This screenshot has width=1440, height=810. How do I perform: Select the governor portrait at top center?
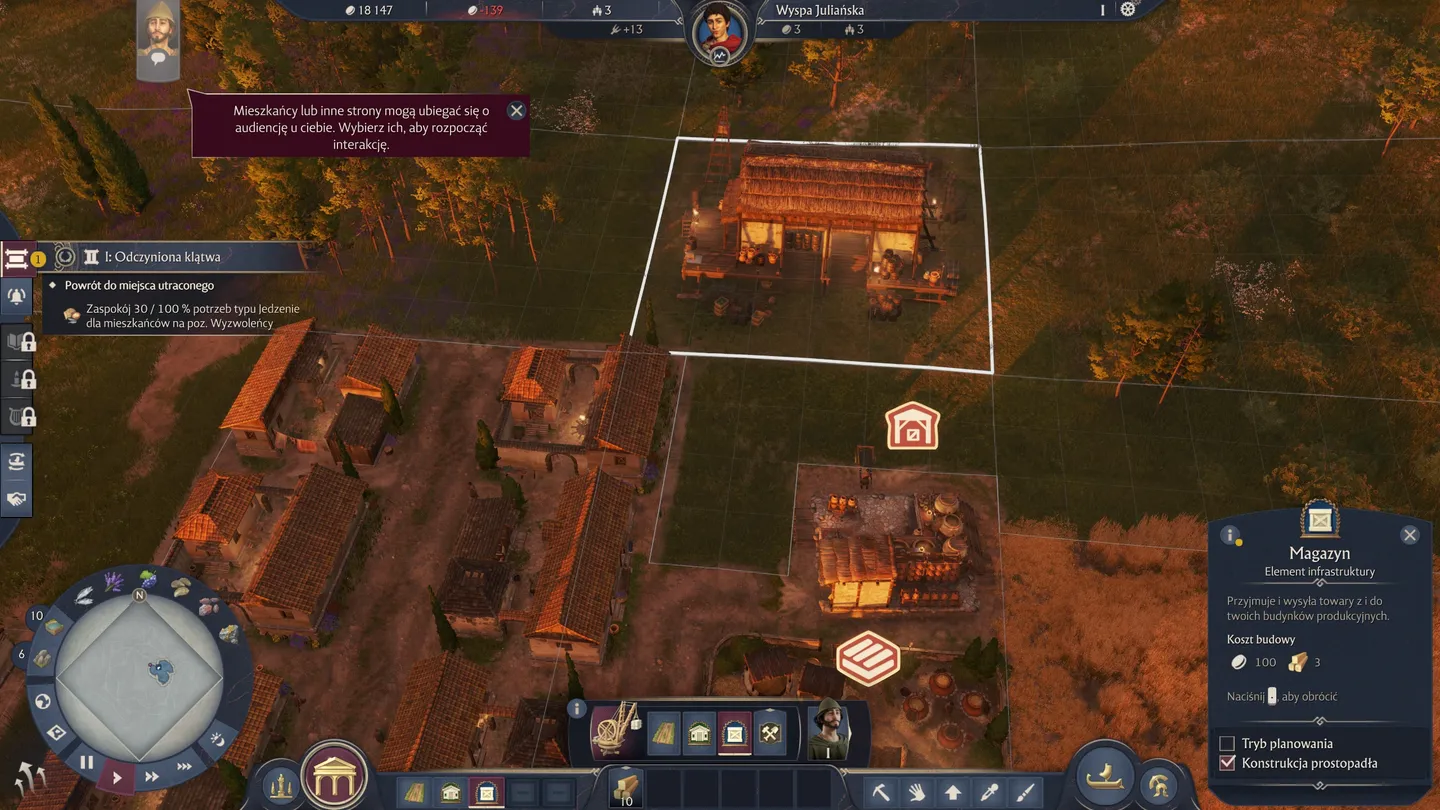[719, 31]
